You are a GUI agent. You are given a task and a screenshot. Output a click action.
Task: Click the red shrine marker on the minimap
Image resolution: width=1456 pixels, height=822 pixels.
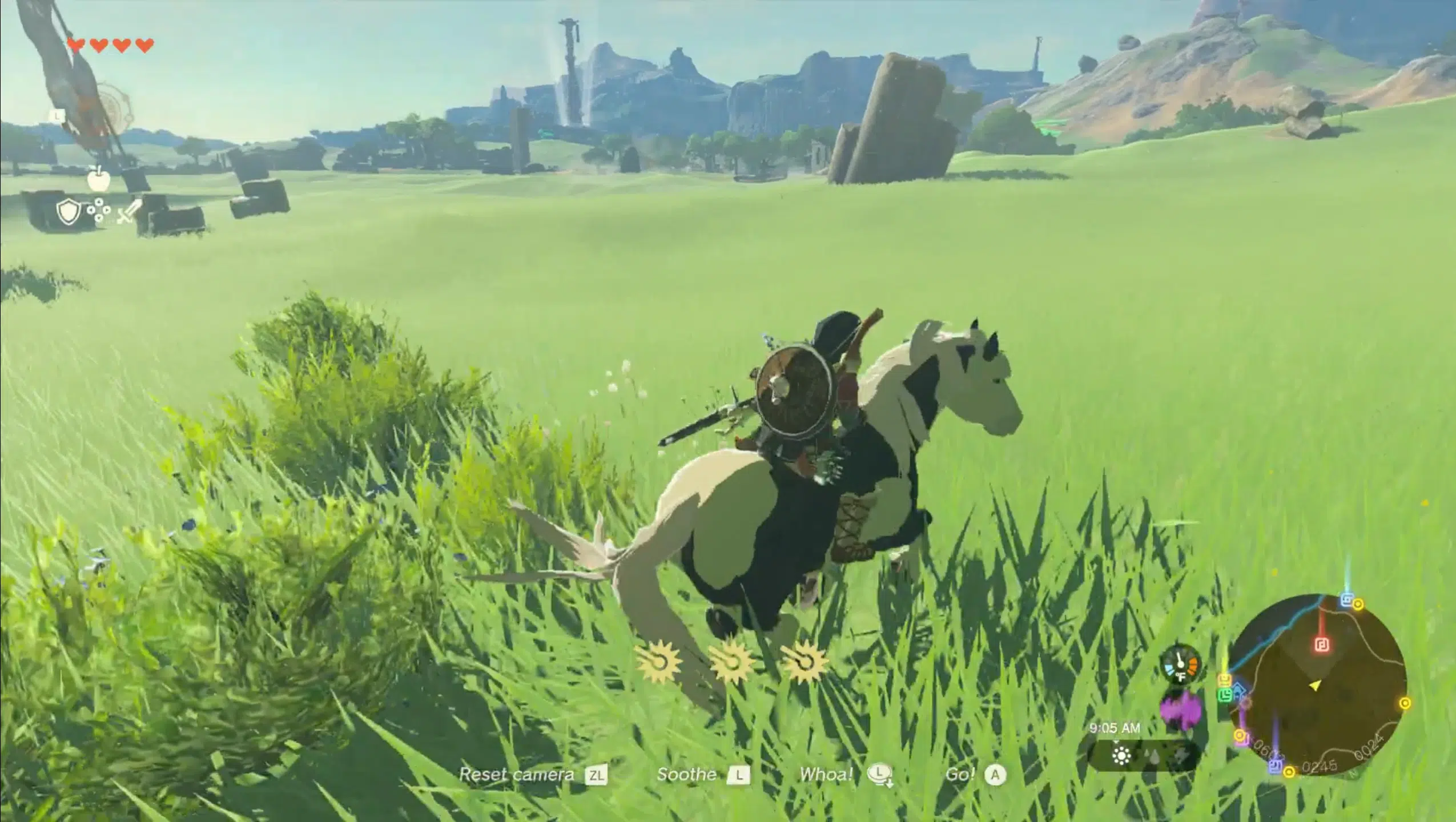[1323, 645]
